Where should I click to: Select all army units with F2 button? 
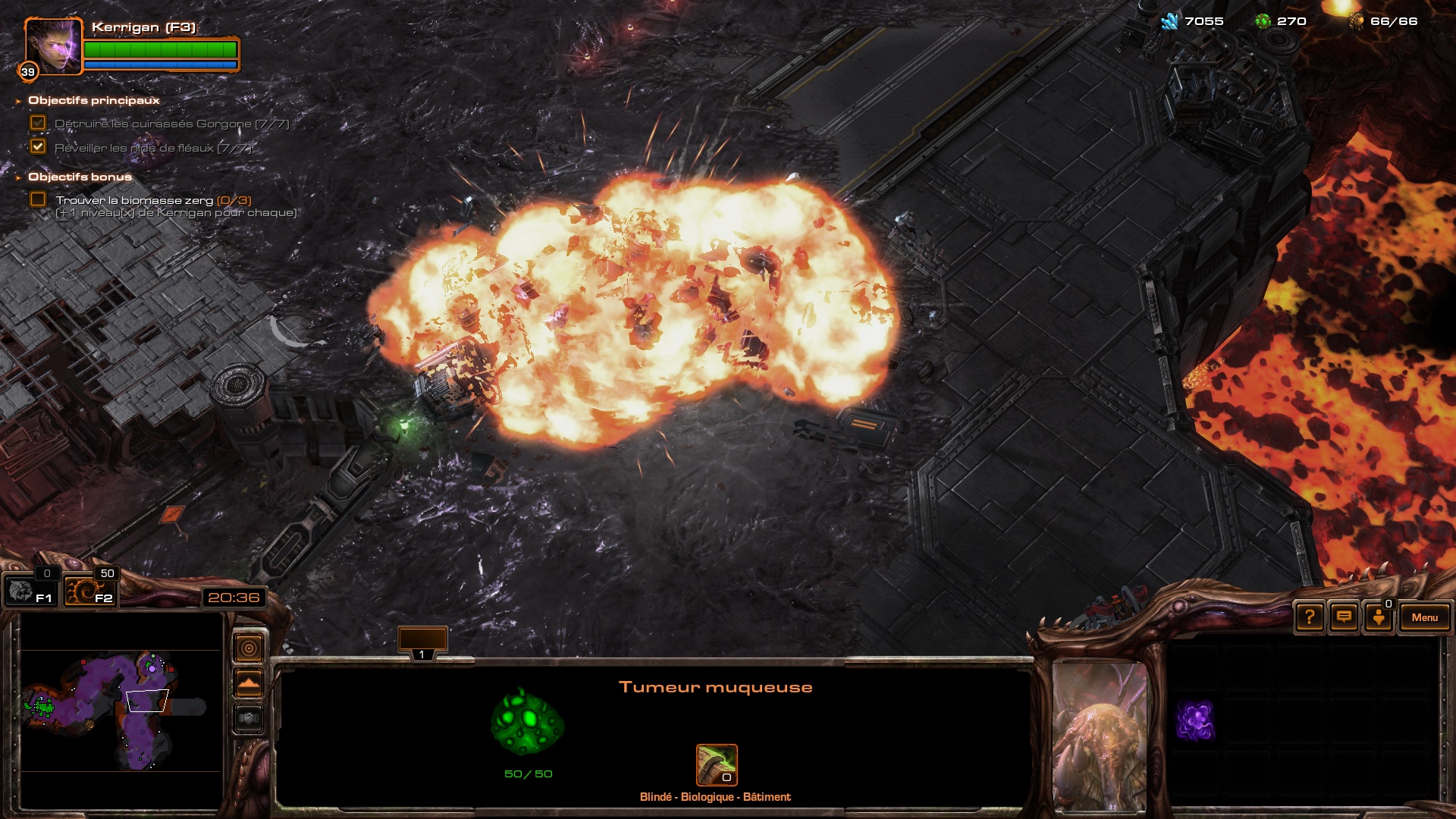pyautogui.click(x=89, y=591)
